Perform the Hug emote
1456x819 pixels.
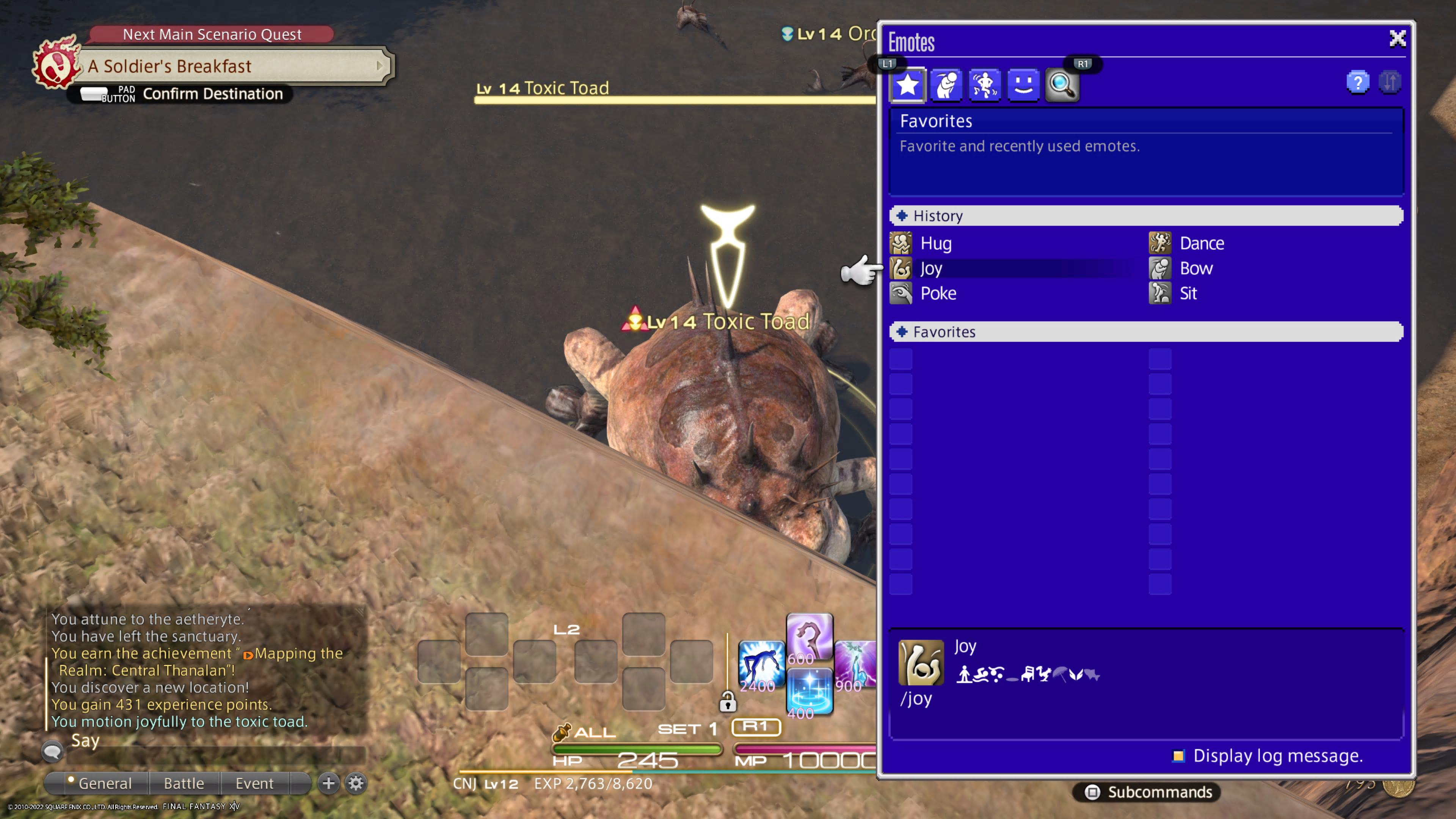pos(935,243)
